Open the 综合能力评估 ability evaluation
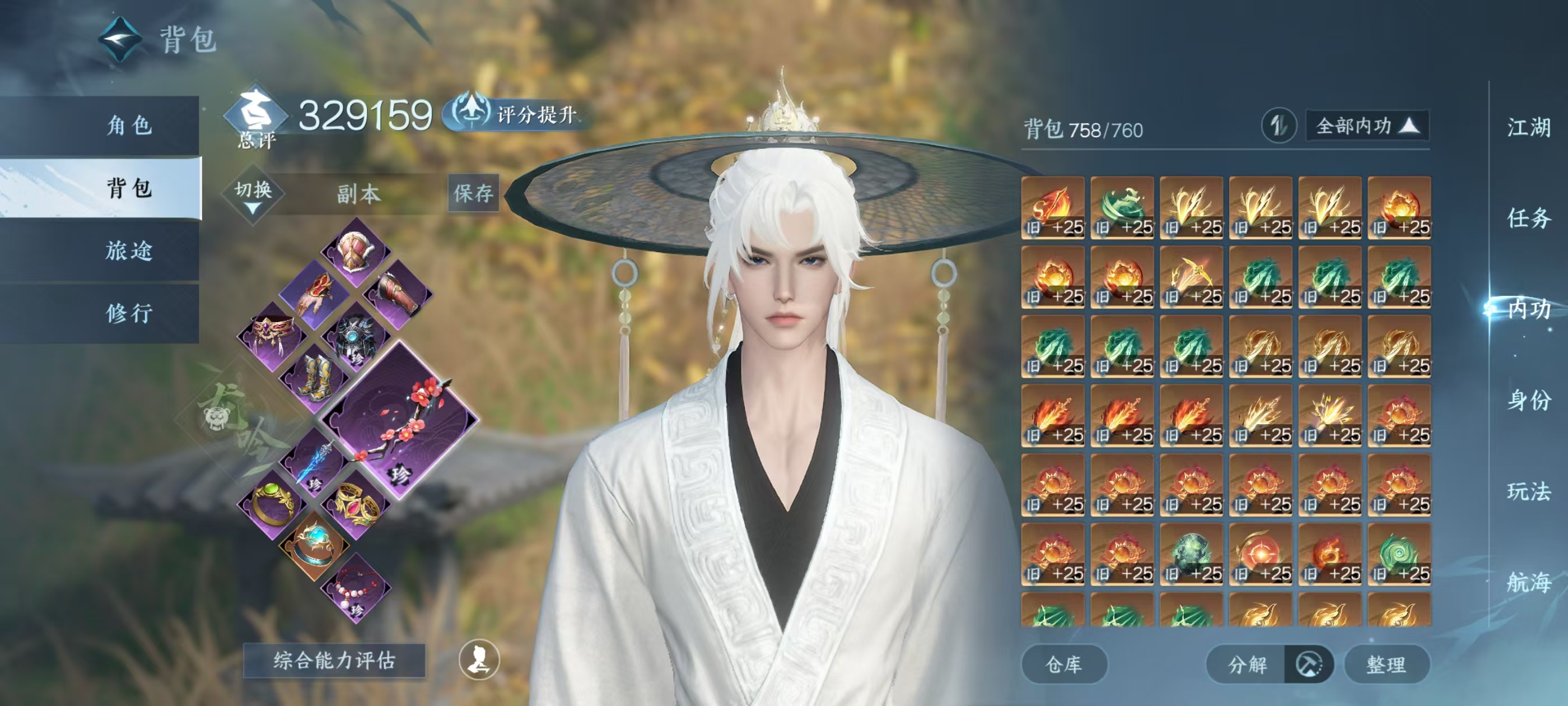The image size is (1568, 706). (x=334, y=660)
